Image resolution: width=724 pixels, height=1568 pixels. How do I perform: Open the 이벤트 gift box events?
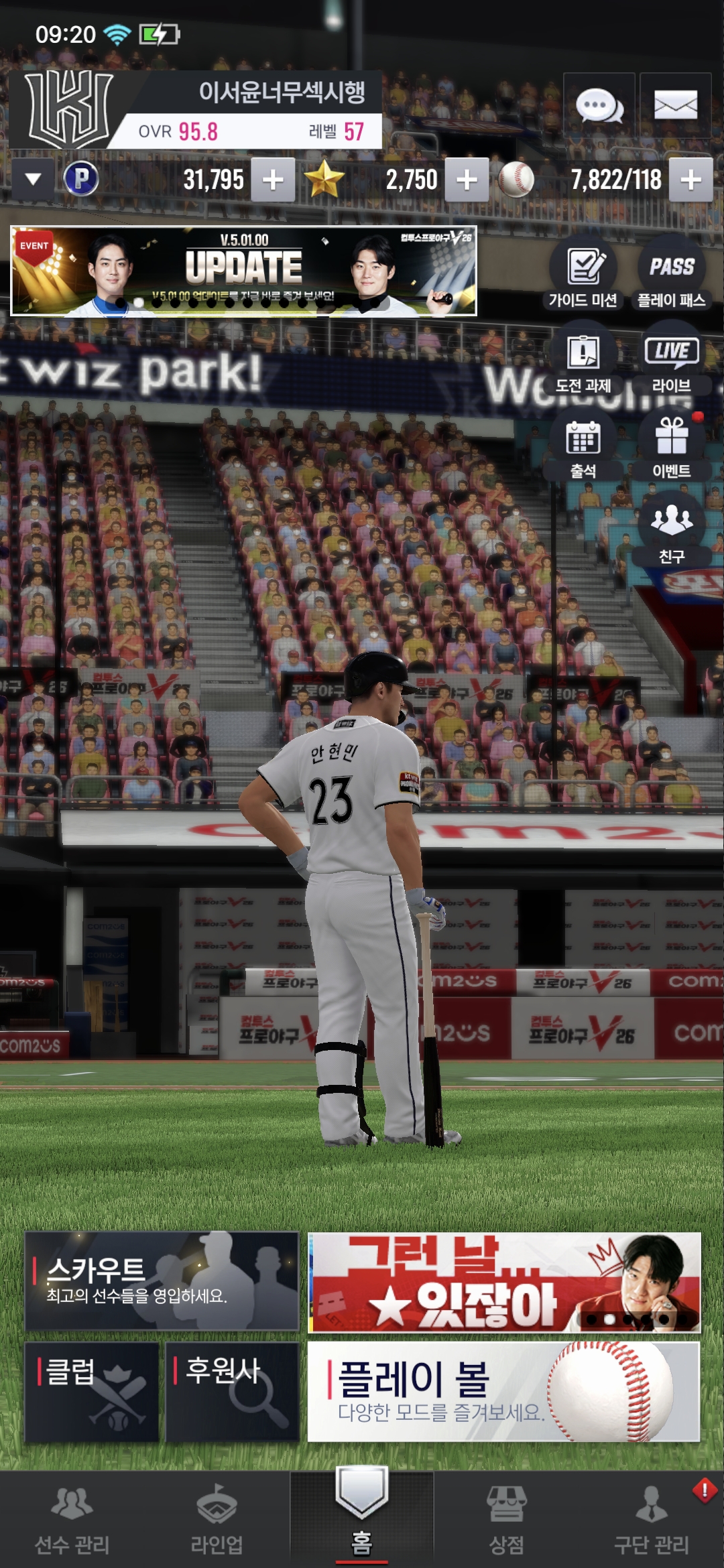[672, 448]
